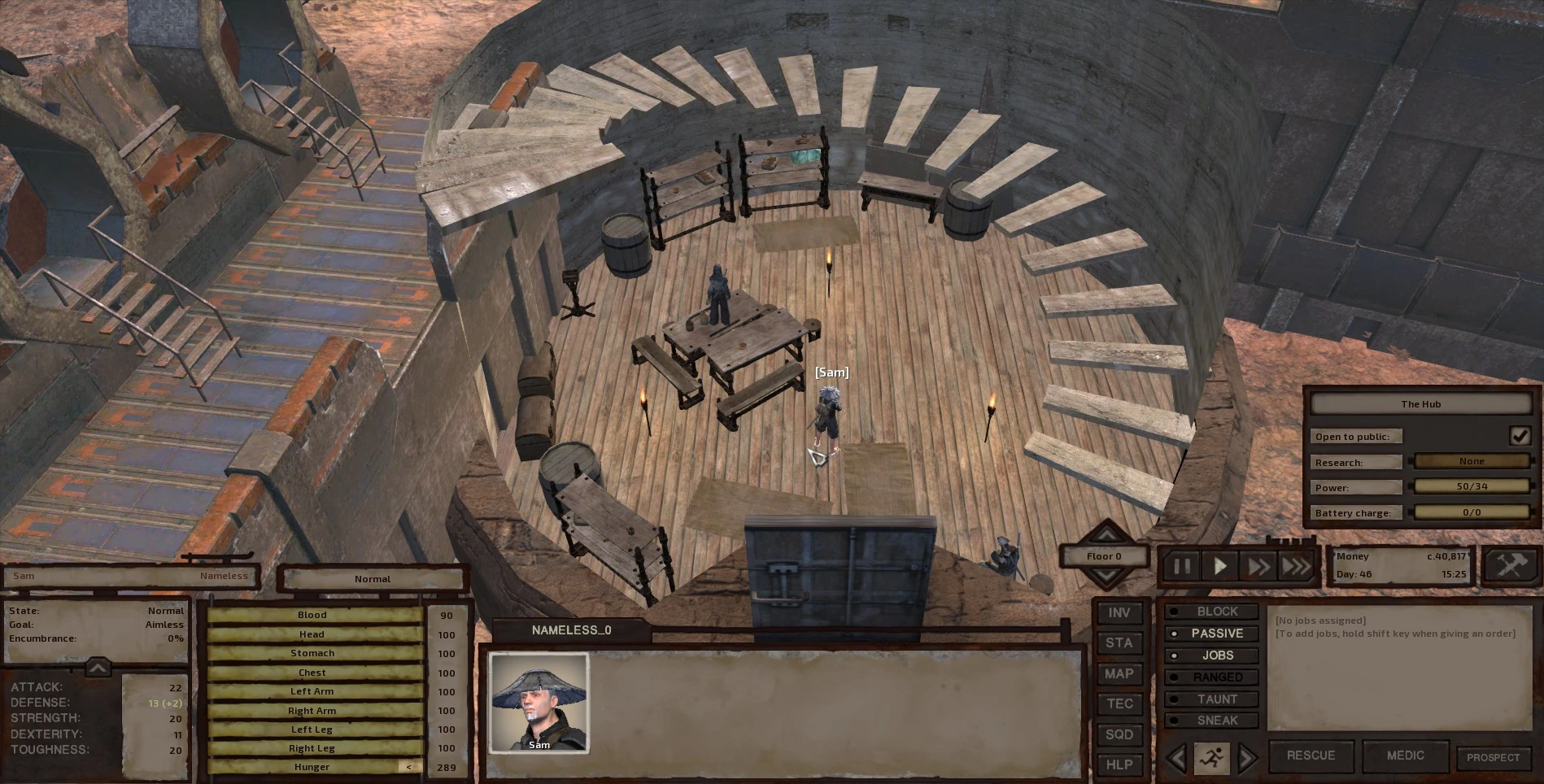Open the world map using MAP
Screen dimensions: 1544x784
(1119, 673)
